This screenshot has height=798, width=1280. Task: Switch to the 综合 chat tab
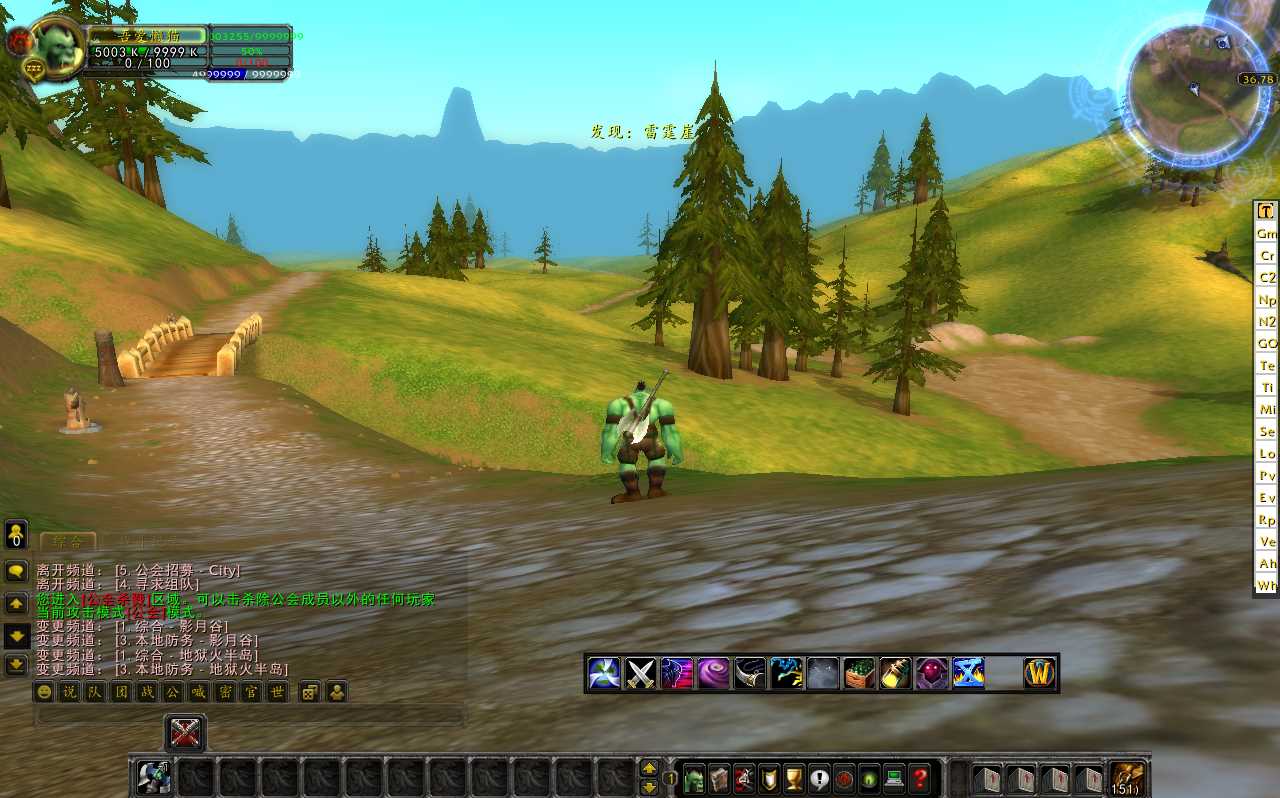(68, 541)
